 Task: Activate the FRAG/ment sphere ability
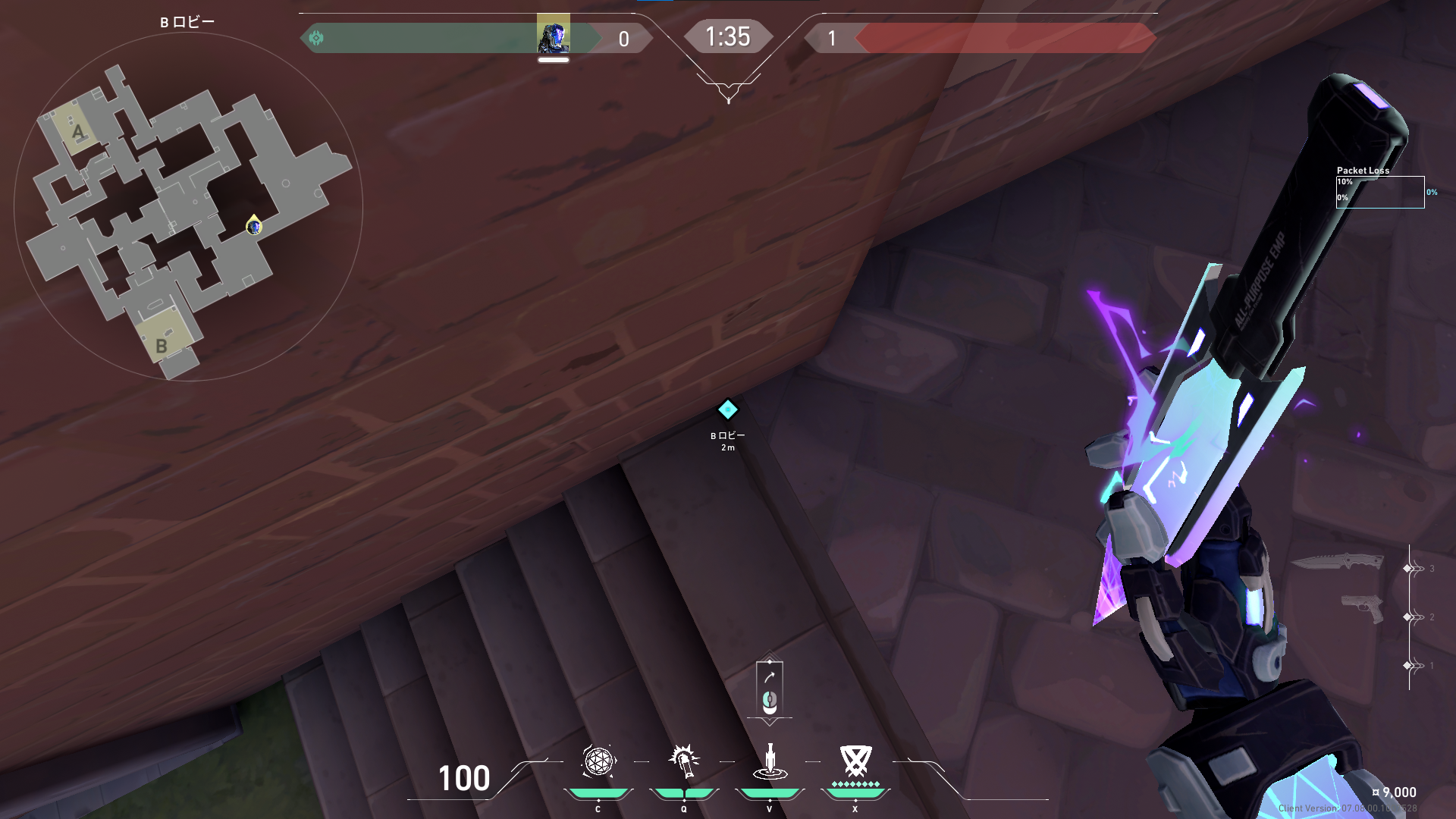coord(598,761)
